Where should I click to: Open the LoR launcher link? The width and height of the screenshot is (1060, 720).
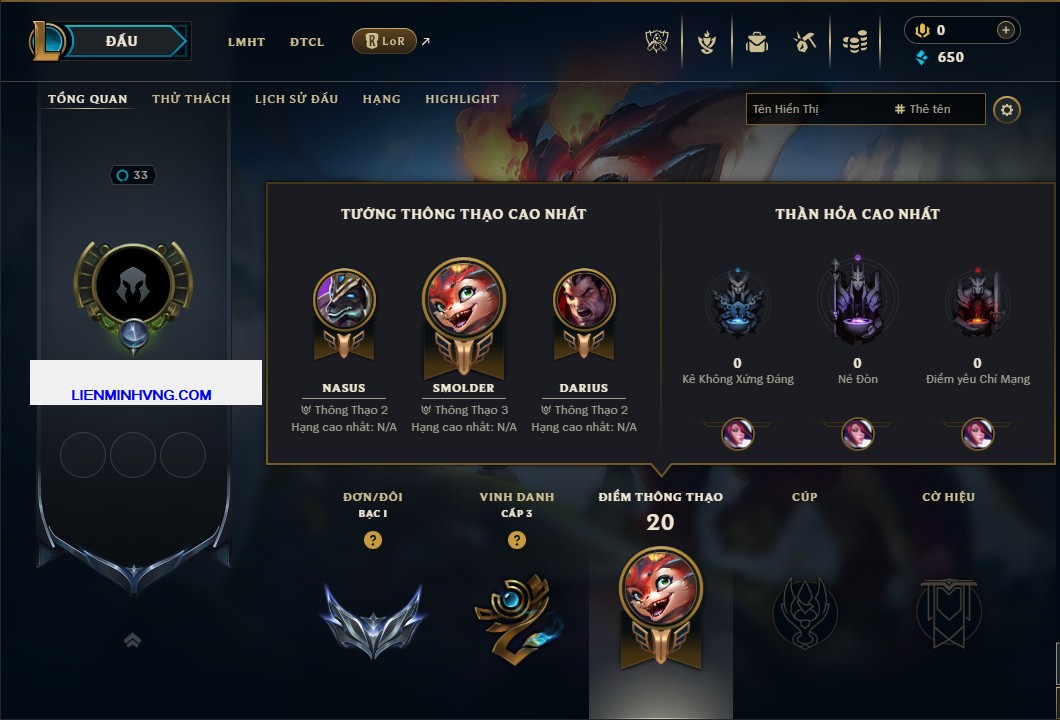[385, 41]
